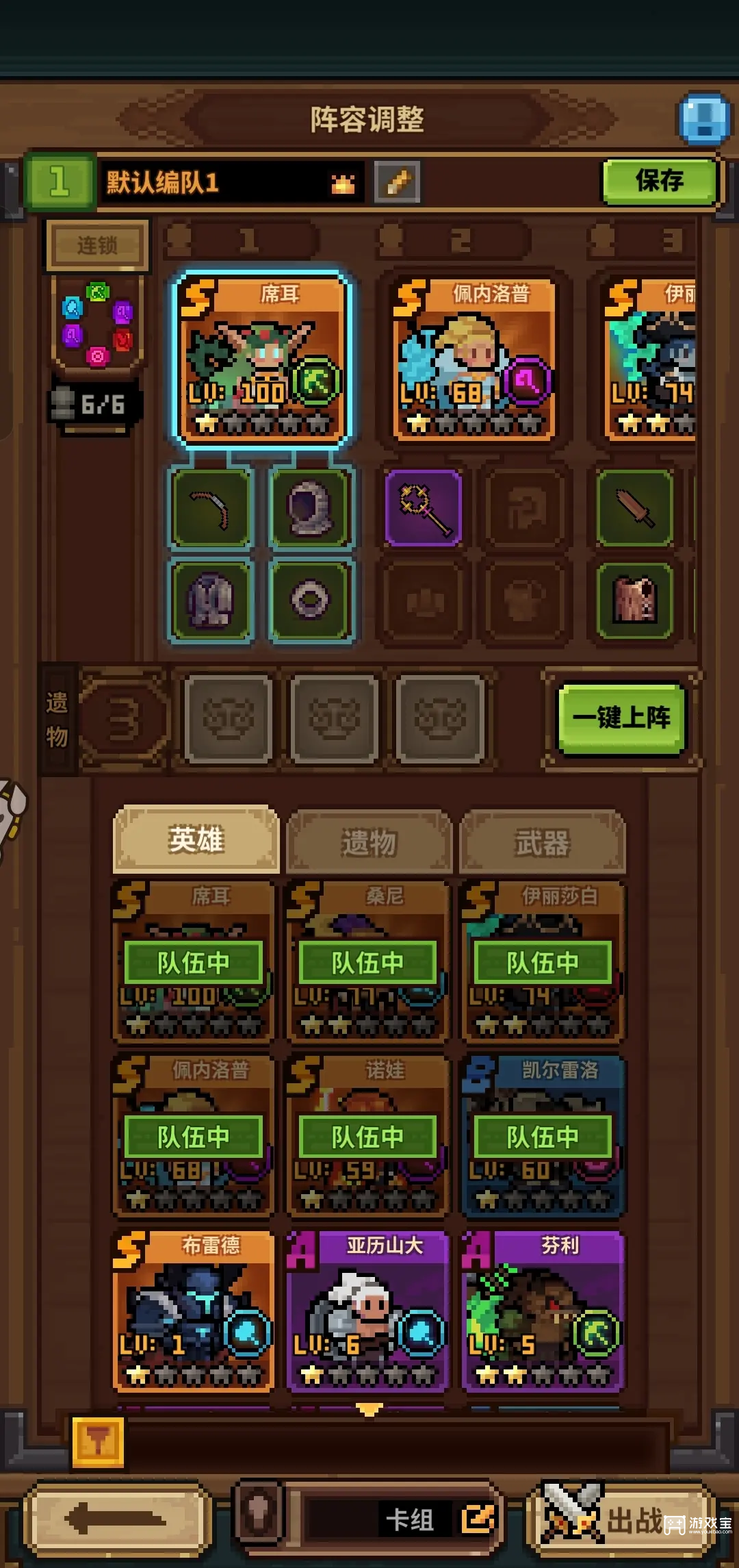
Task: Go back using the arrow button
Action: pyautogui.click(x=116, y=1520)
